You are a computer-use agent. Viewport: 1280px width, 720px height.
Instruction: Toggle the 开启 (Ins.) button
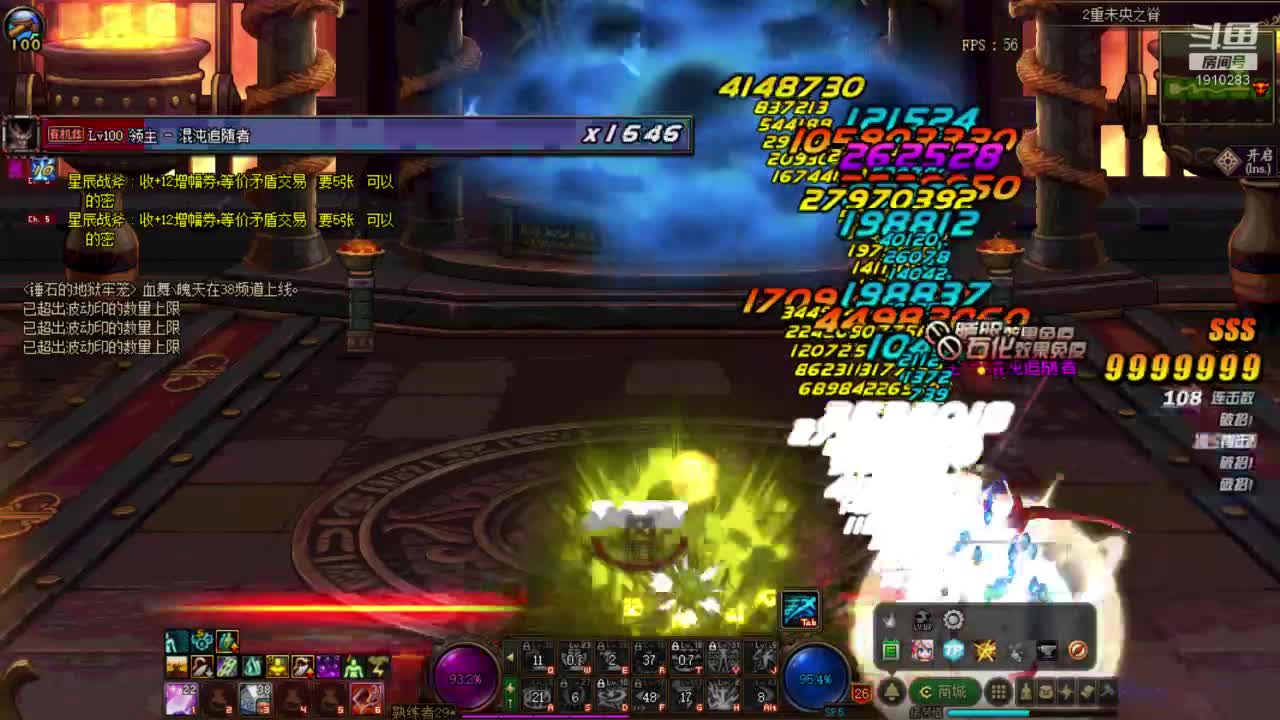[x=1246, y=160]
